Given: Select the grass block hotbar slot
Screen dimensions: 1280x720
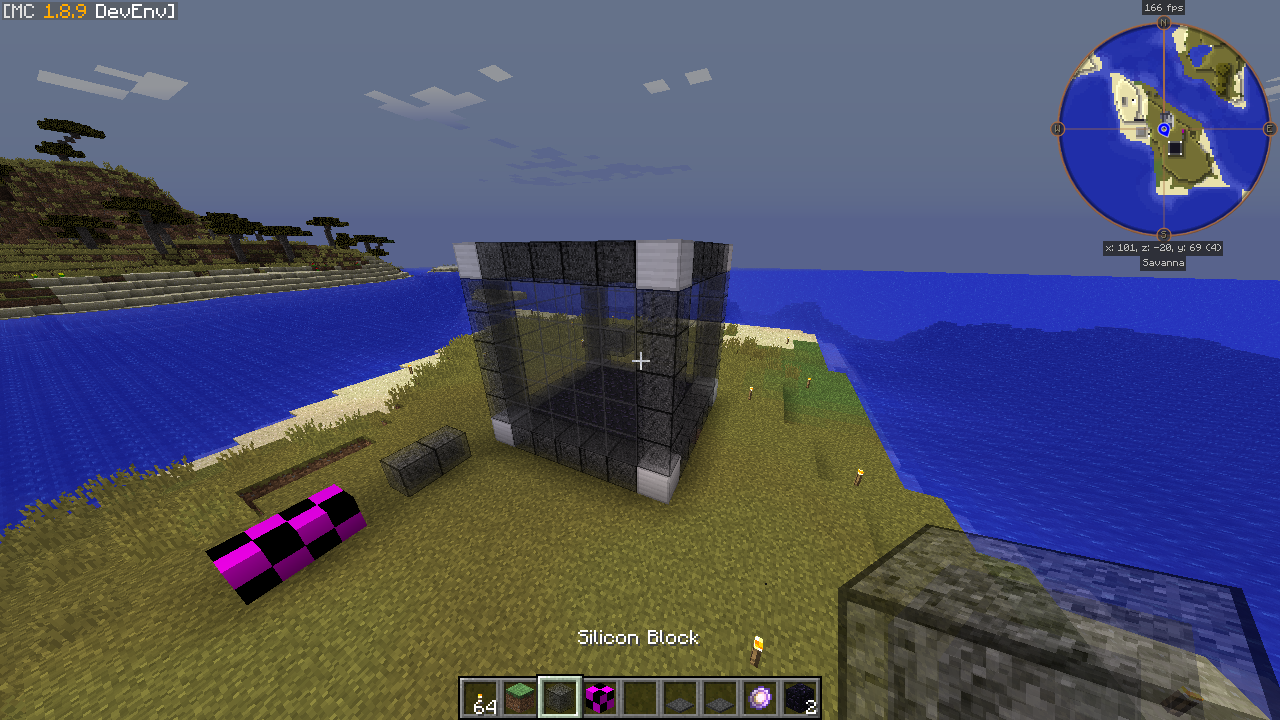Looking at the screenshot, I should [519, 697].
